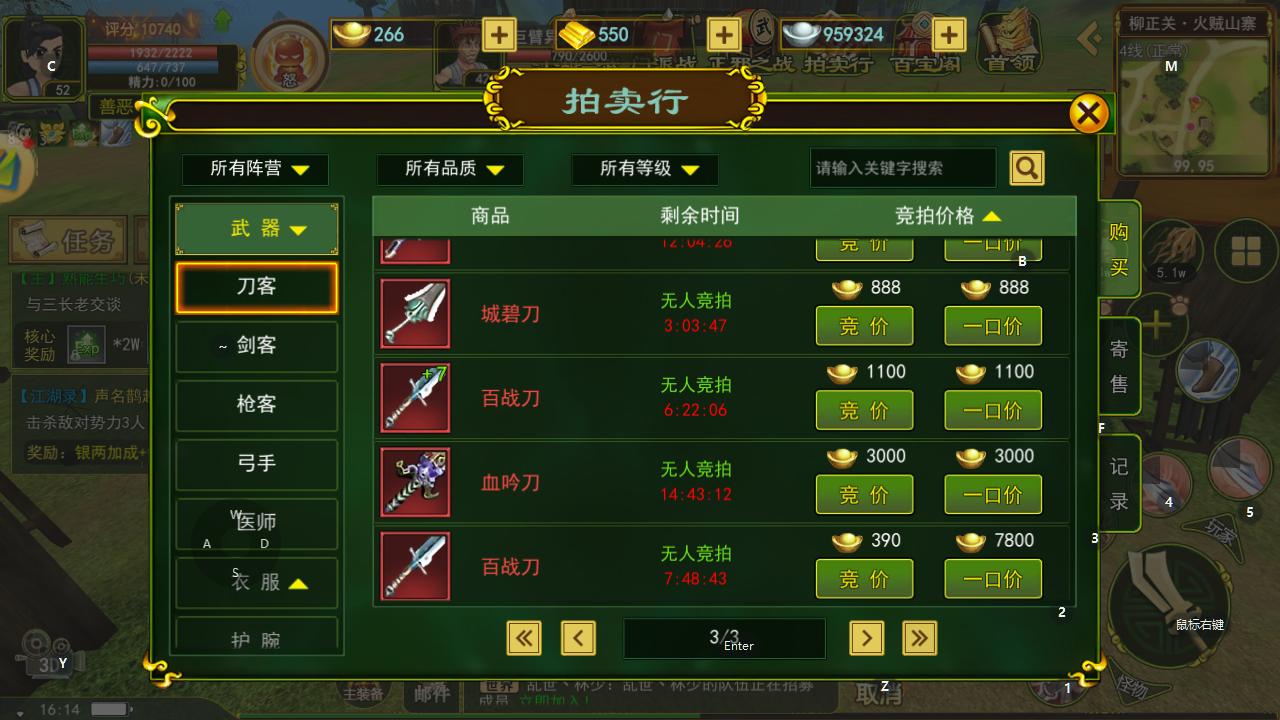Click the 城碧刀 item thumbnail

coord(414,313)
